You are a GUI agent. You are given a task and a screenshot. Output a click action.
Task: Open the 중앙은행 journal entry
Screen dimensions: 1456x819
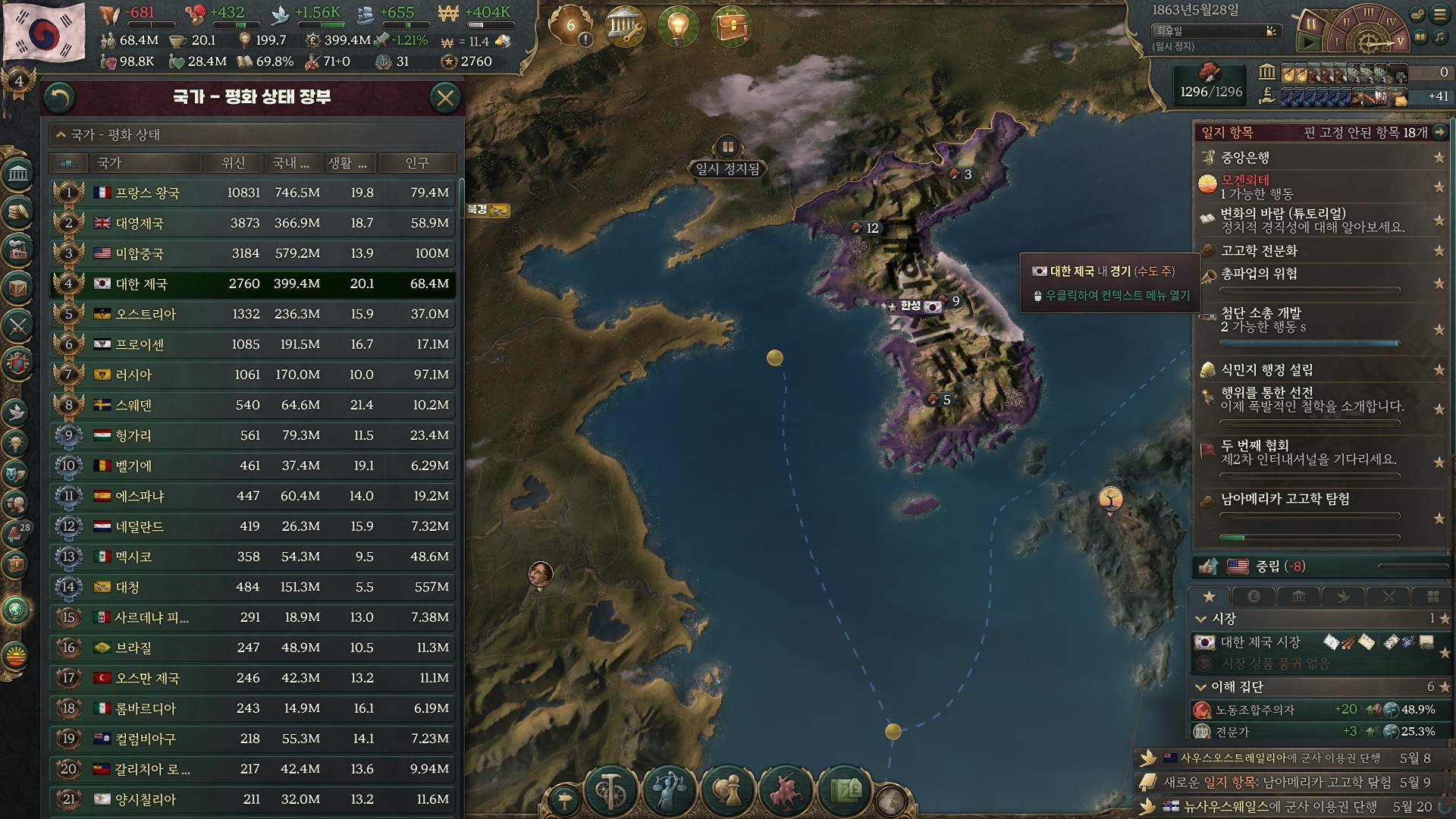point(1245,158)
